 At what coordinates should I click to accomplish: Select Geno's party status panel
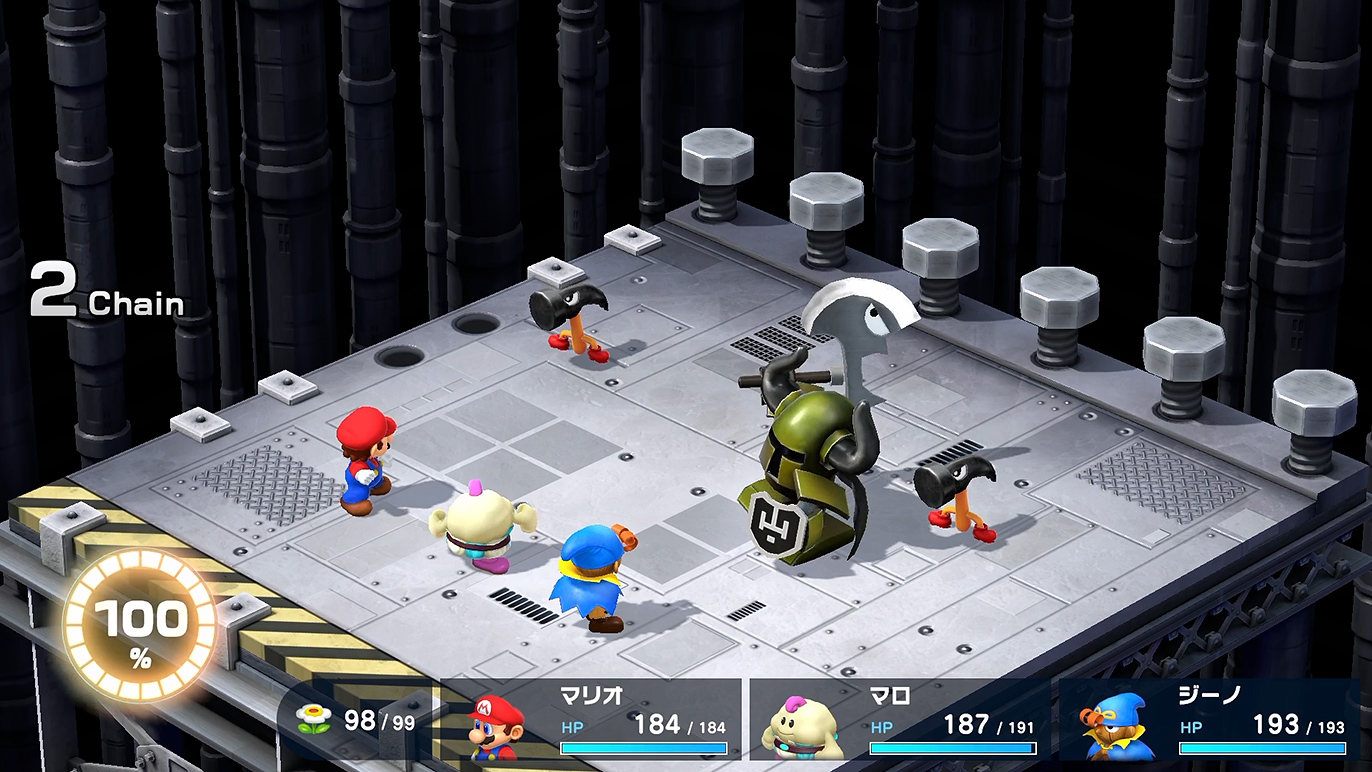1210,721
